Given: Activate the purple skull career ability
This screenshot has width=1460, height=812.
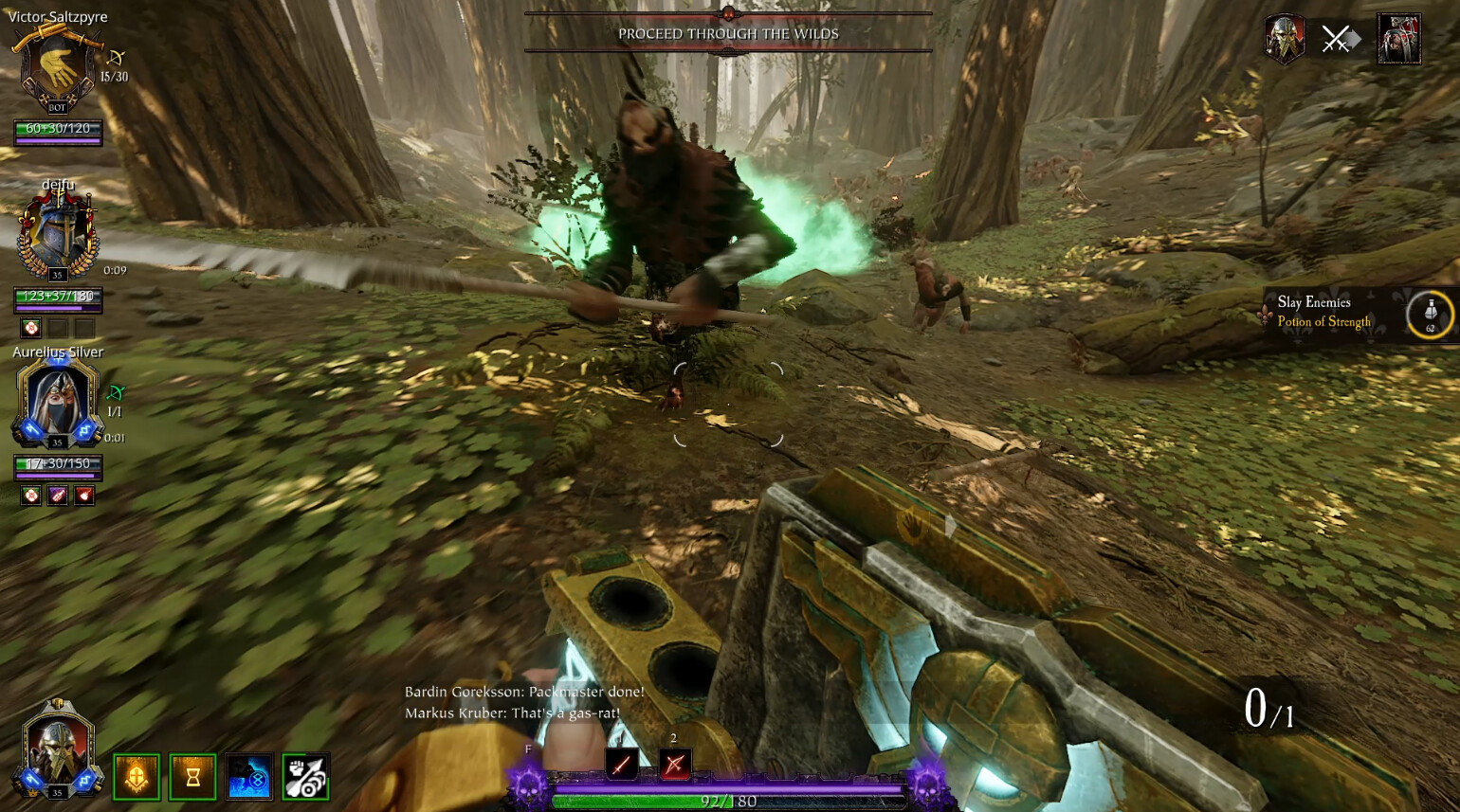Looking at the screenshot, I should tap(528, 785).
